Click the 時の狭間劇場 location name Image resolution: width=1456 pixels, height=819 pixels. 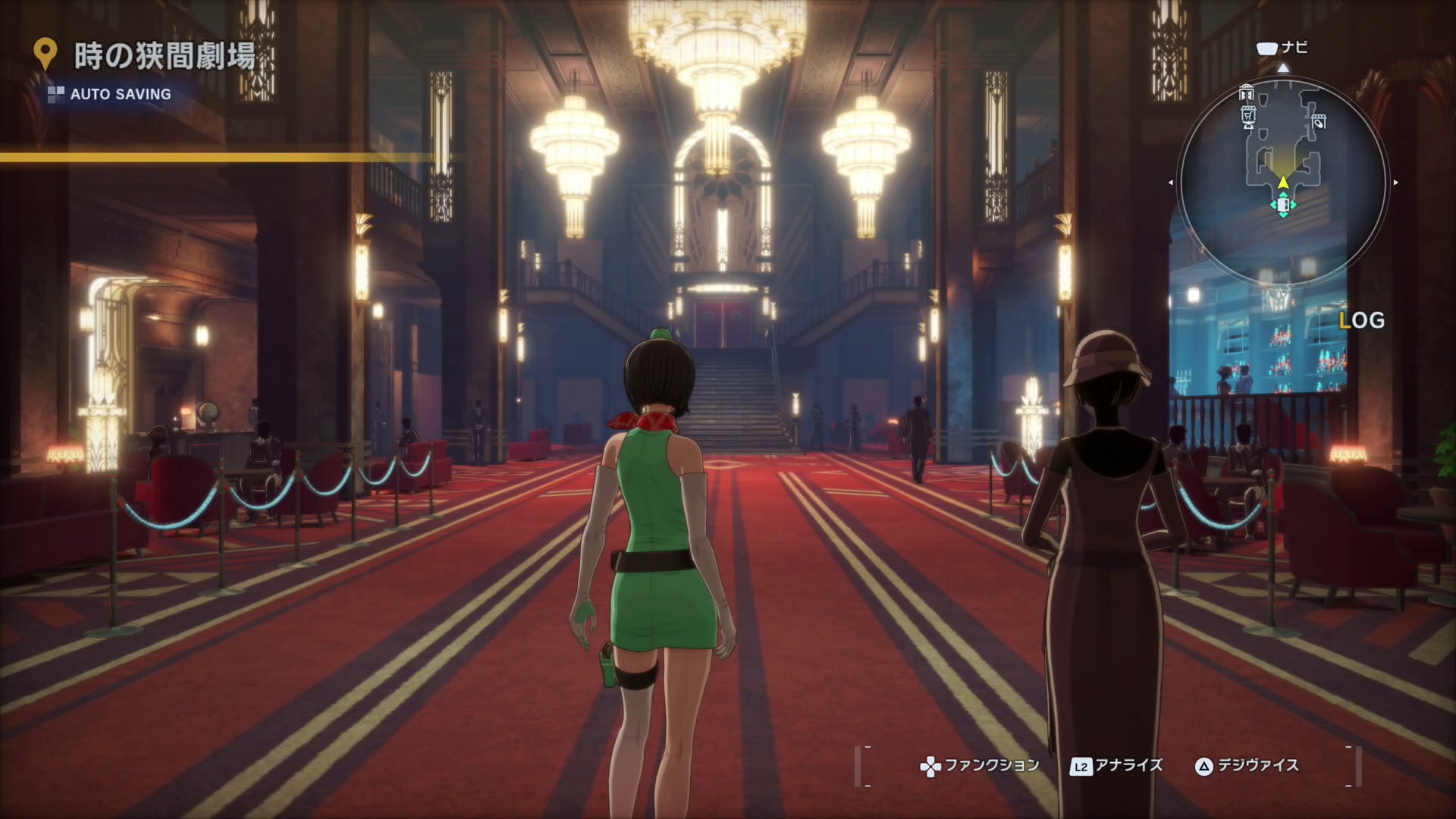[x=164, y=56]
